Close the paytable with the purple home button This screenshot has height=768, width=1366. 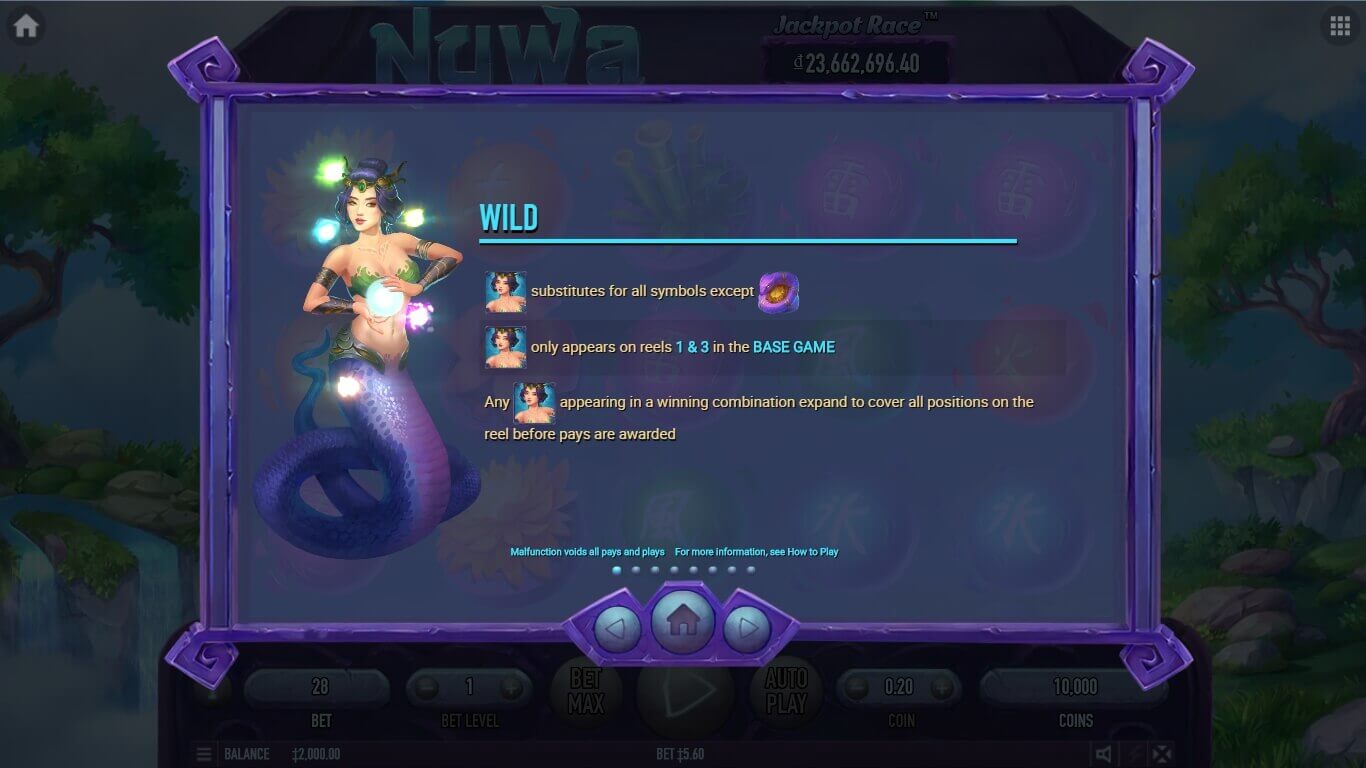tap(683, 622)
